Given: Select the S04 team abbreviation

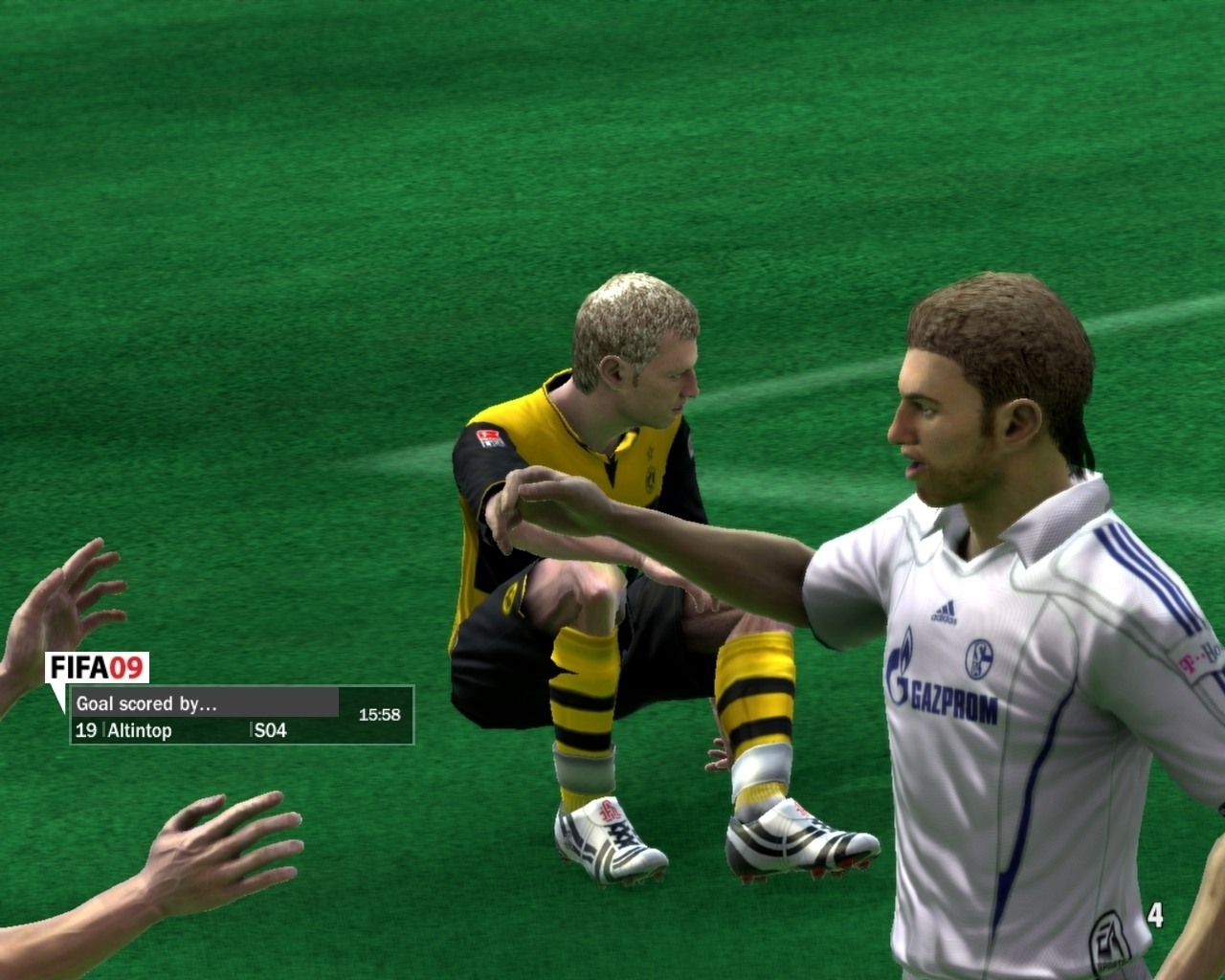Looking at the screenshot, I should click(270, 730).
